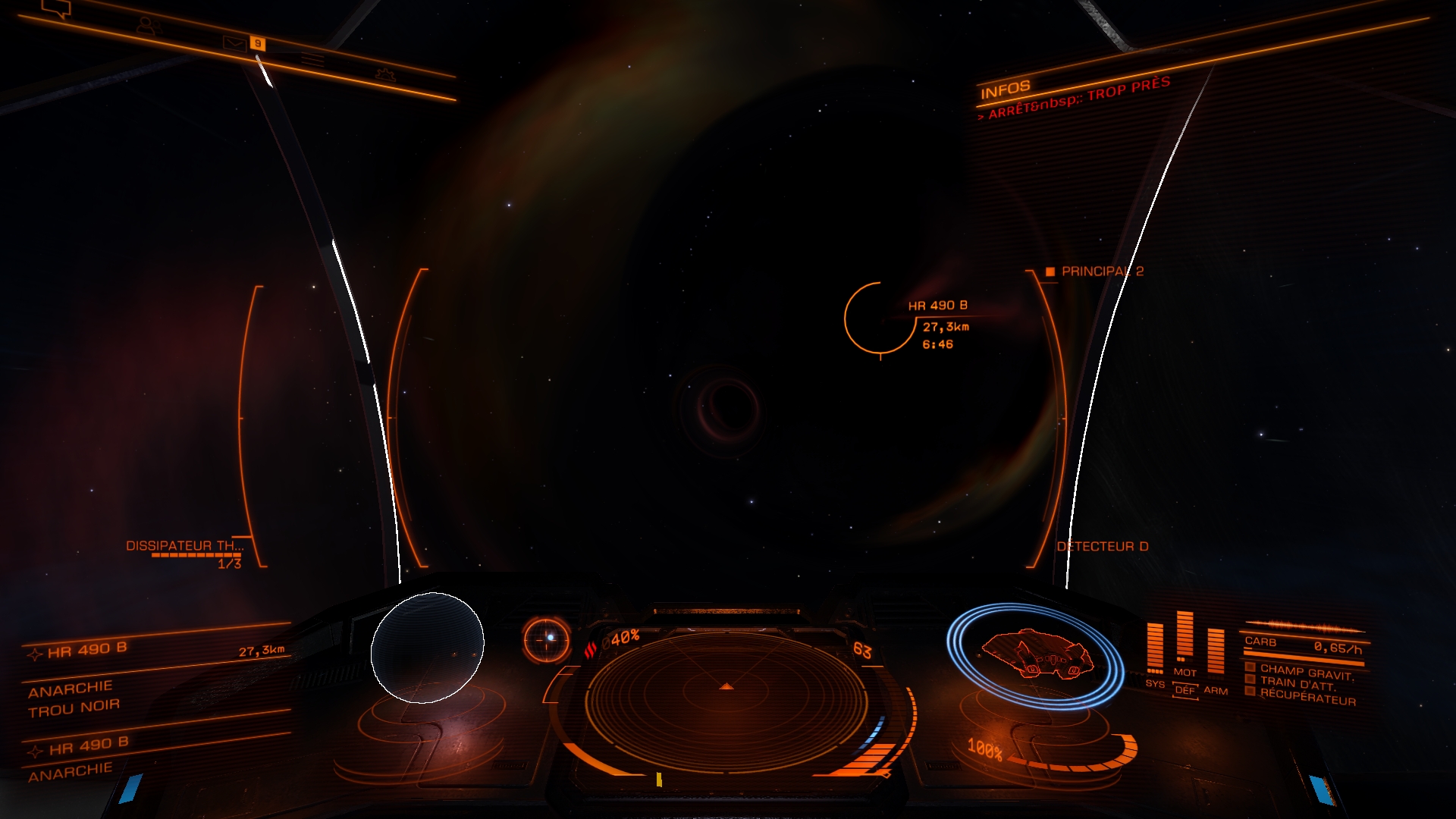
Task: Toggle the RÉCUPÉRATEUR cargo scoop indicator
Action: tap(1307, 697)
